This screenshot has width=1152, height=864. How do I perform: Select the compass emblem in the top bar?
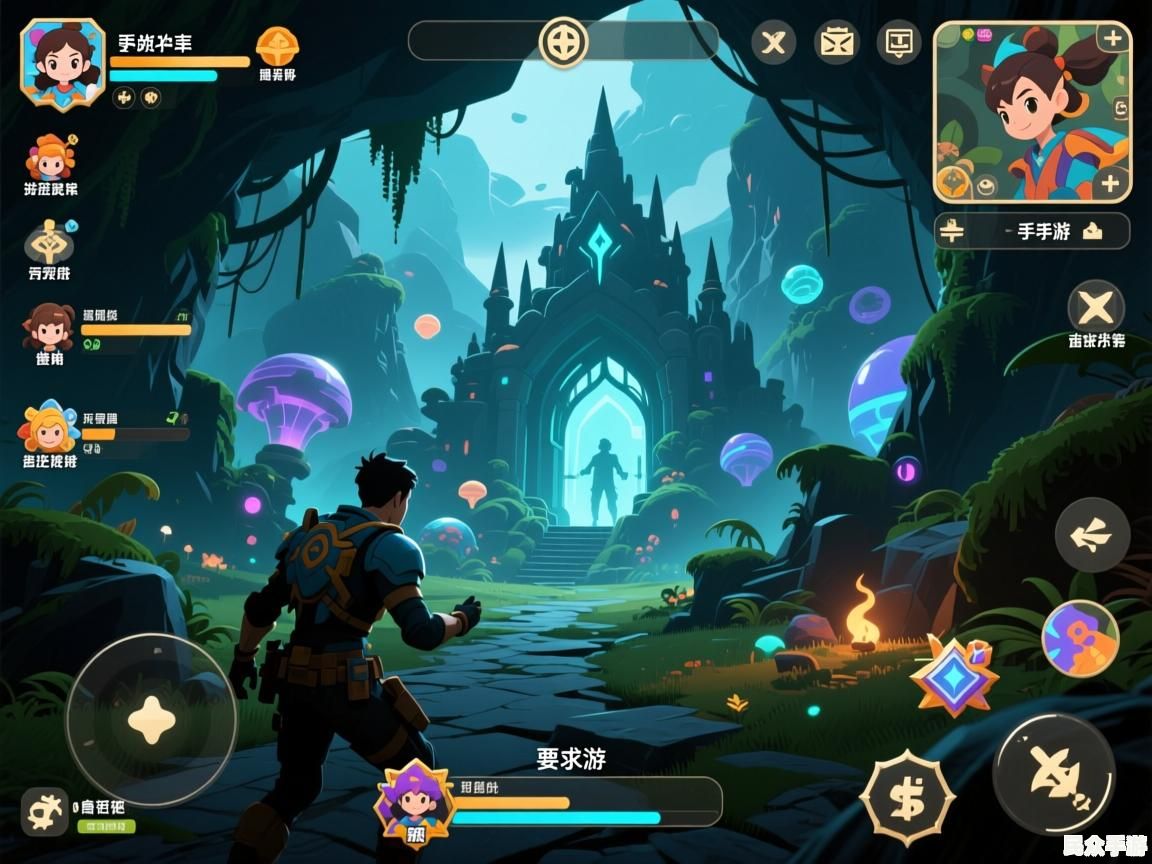(x=563, y=43)
